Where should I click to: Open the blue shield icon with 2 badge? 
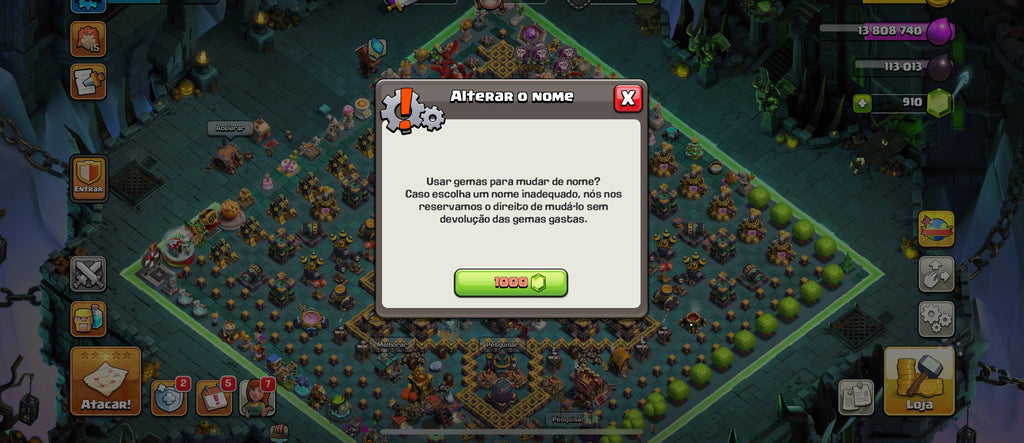click(169, 397)
